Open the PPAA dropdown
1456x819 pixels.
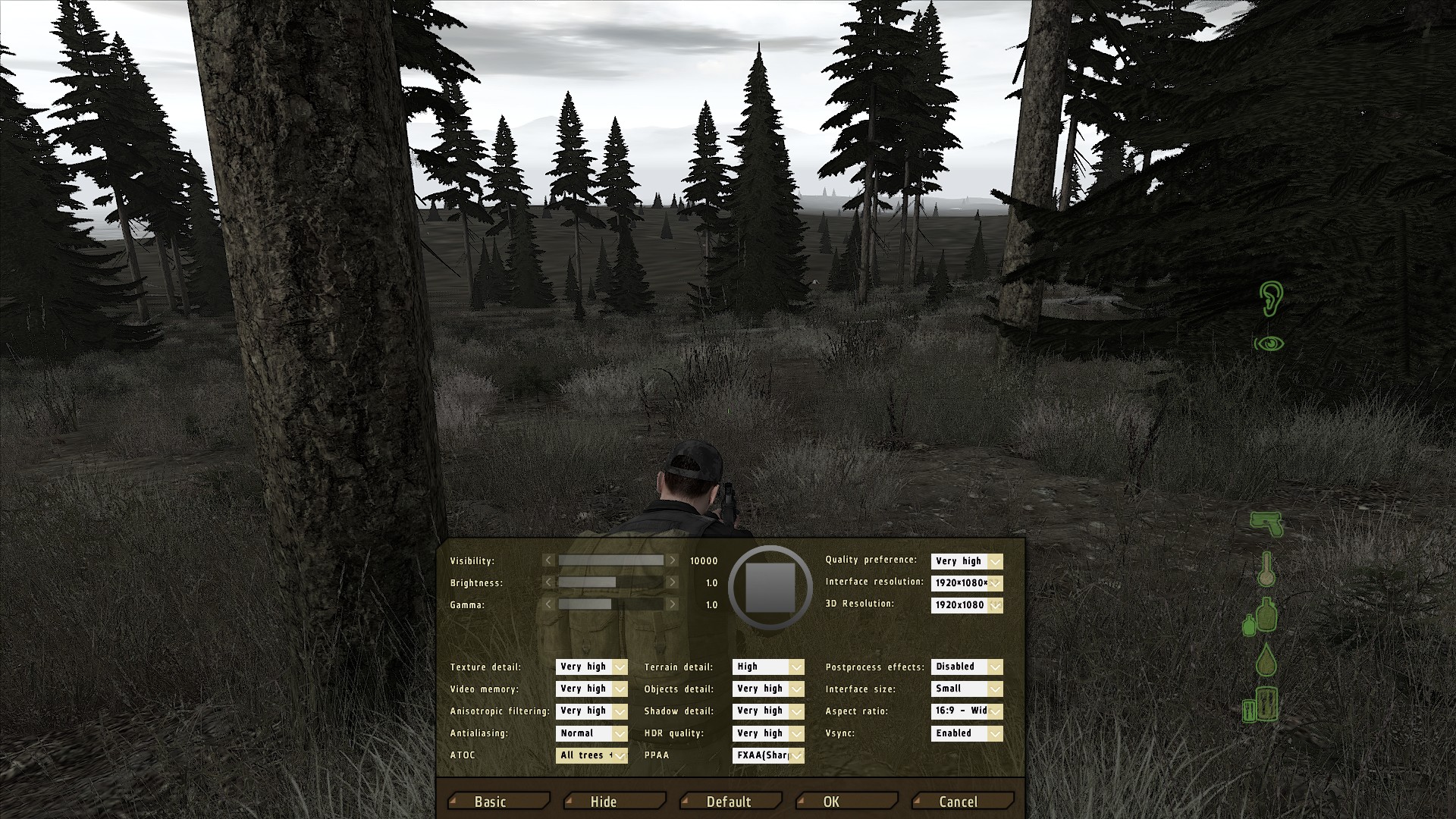768,755
